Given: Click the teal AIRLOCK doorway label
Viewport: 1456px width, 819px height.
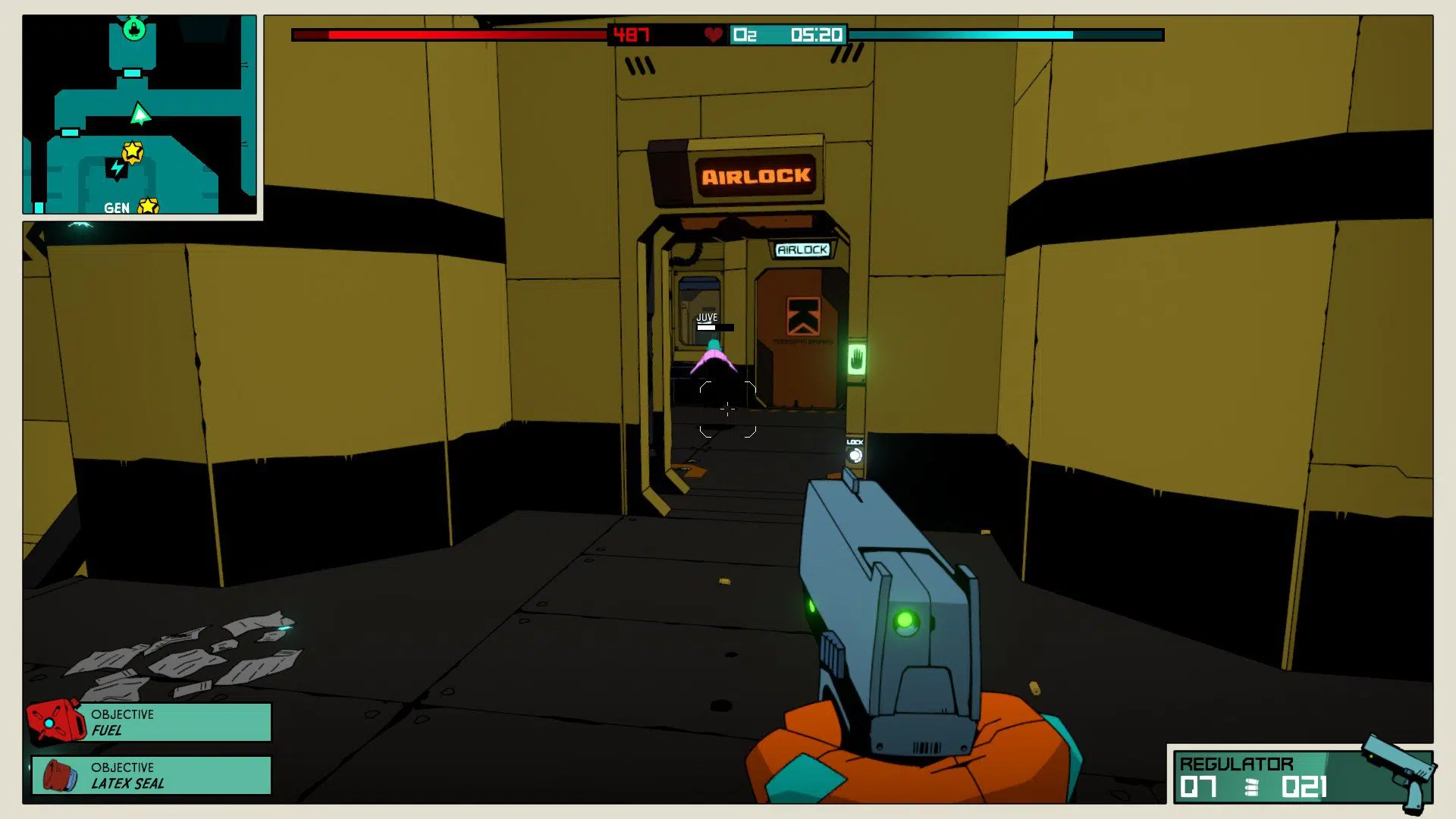Looking at the screenshot, I should coord(802,249).
